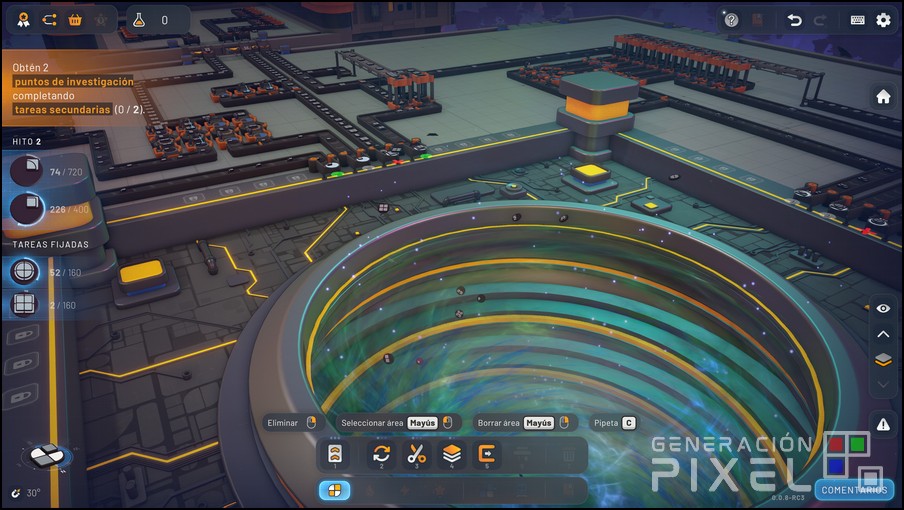Select the rotator building tool
904x510 pixels.
(x=381, y=455)
